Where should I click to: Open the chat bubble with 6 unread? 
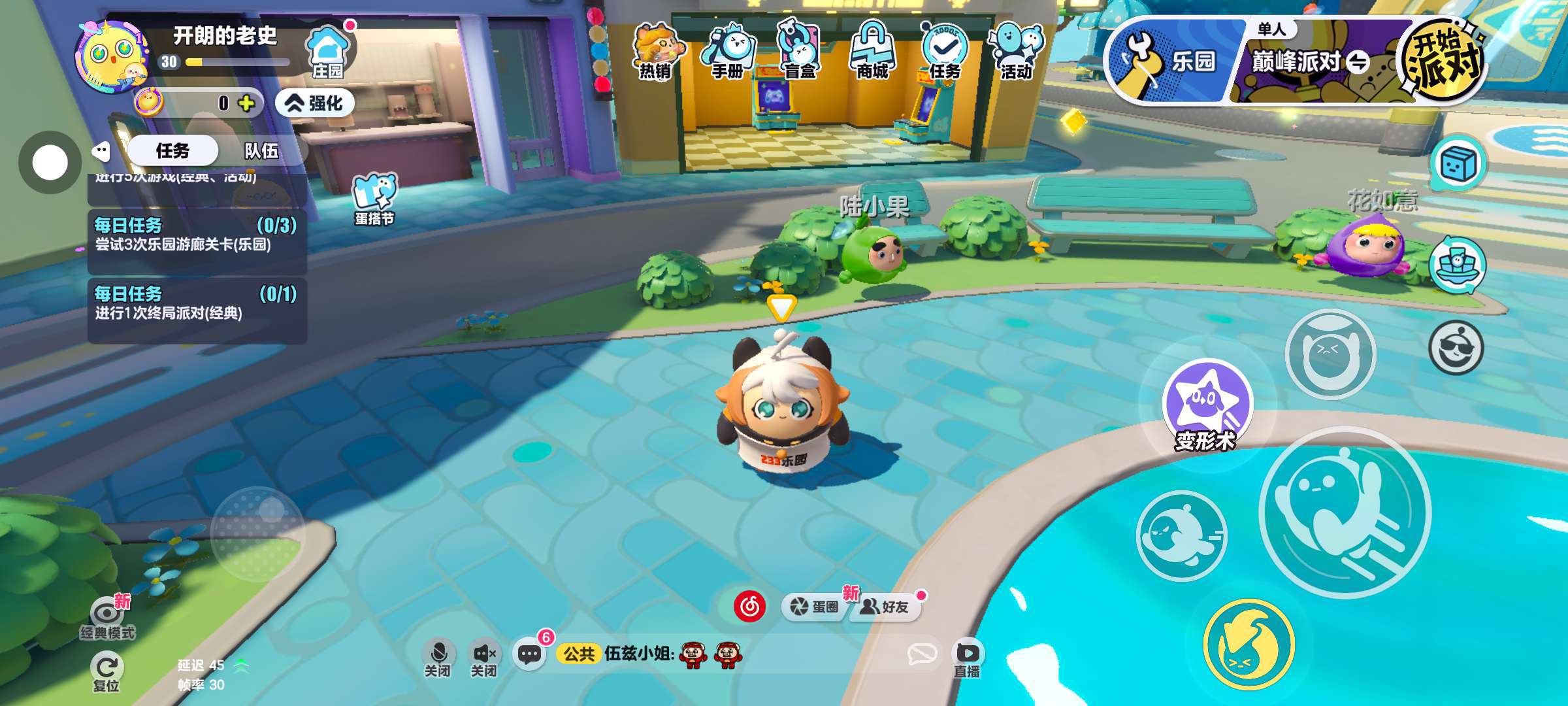(529, 654)
